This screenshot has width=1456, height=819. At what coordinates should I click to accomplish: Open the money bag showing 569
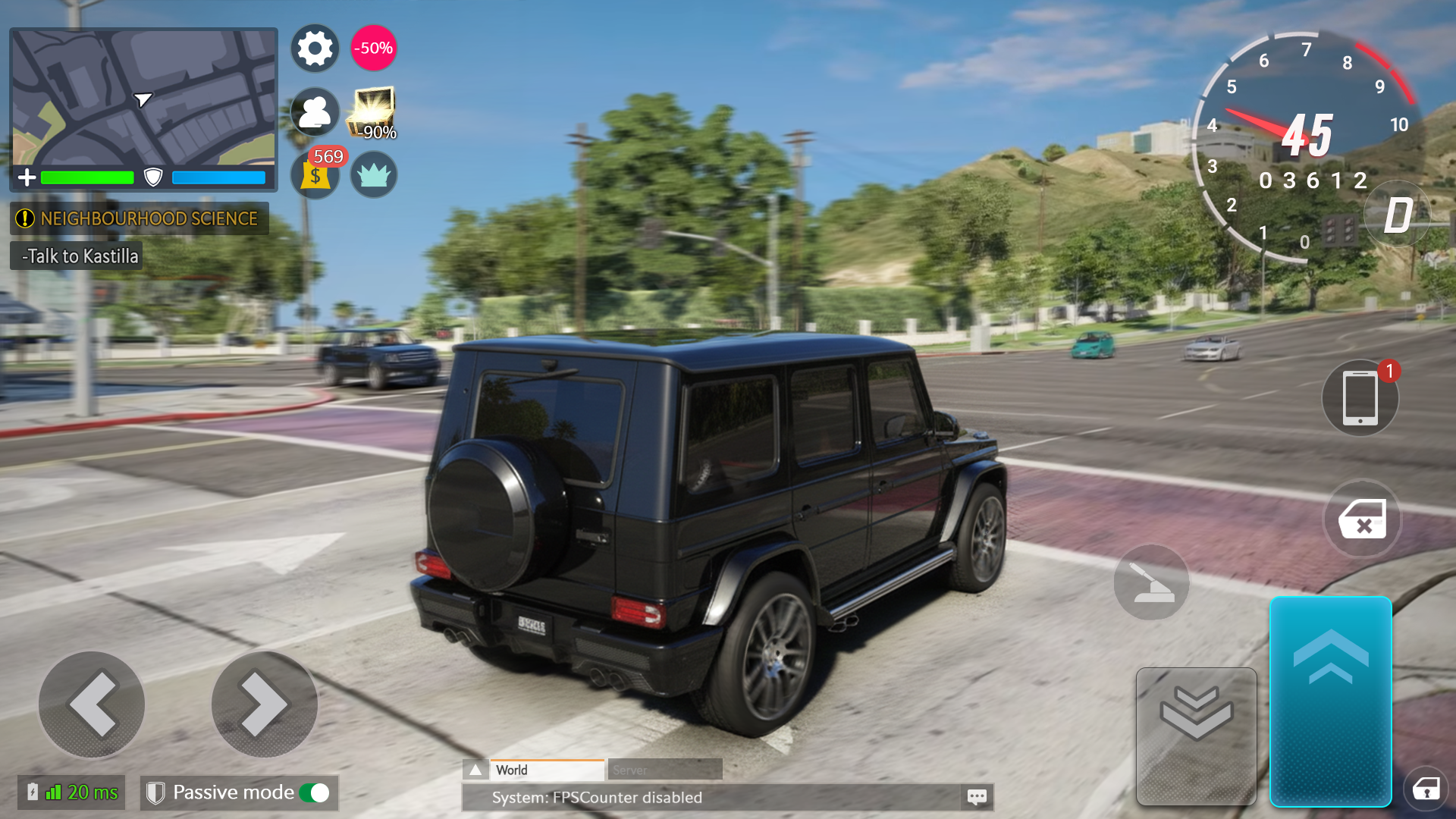315,177
